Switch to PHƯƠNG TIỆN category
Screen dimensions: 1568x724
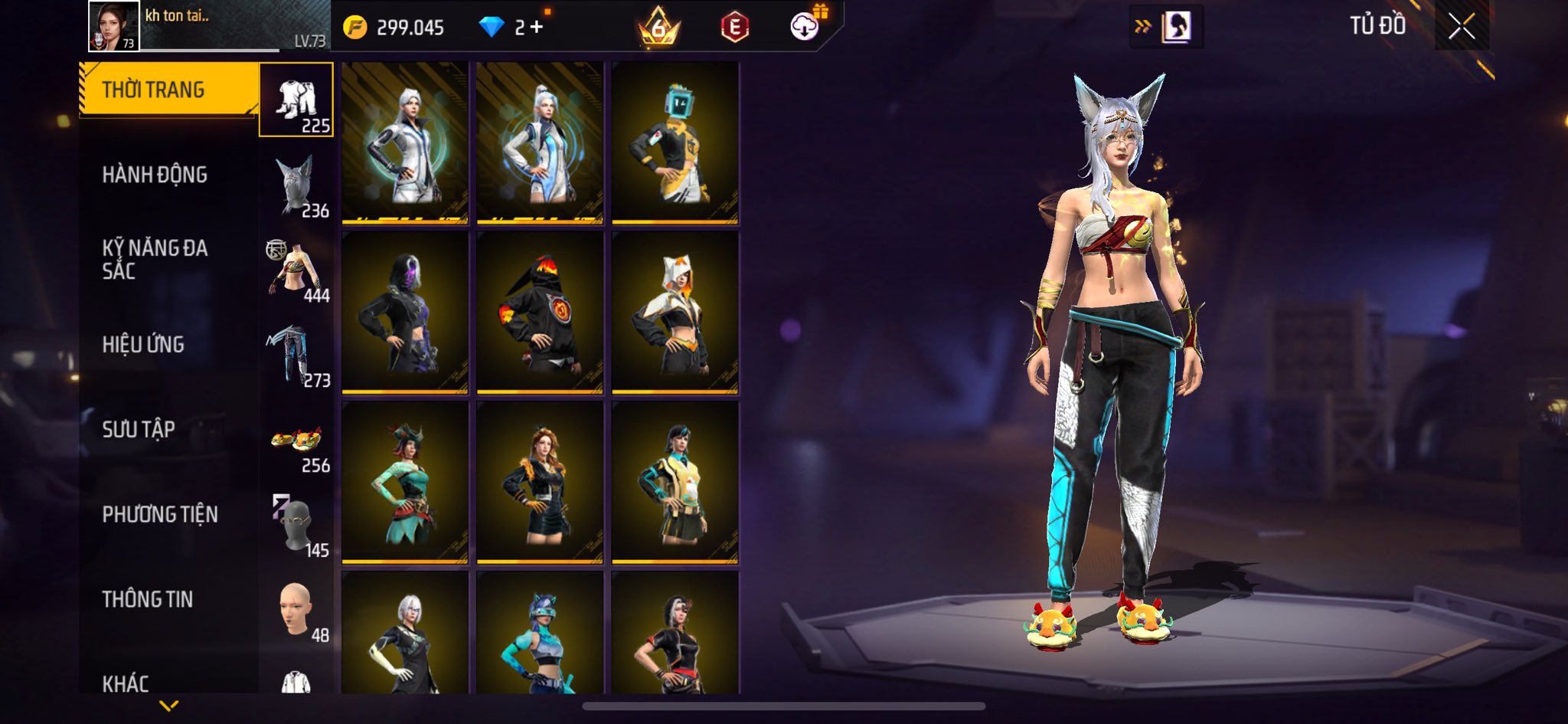[160, 514]
